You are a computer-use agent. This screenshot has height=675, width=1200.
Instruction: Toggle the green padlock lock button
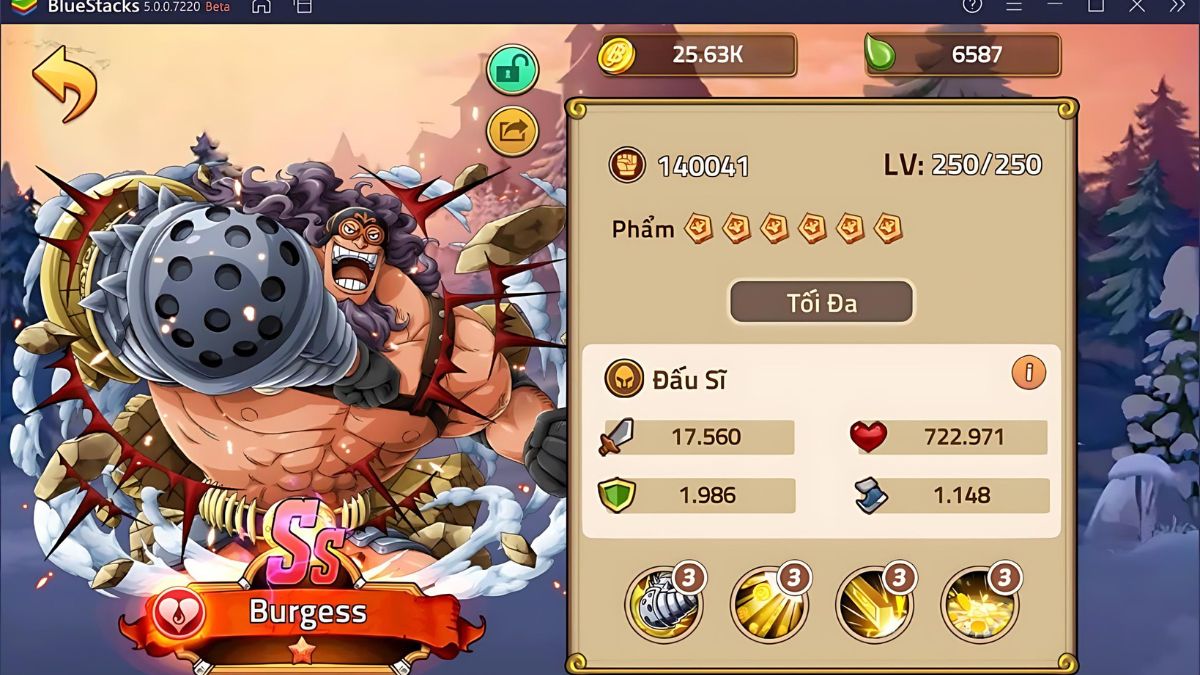click(512, 69)
